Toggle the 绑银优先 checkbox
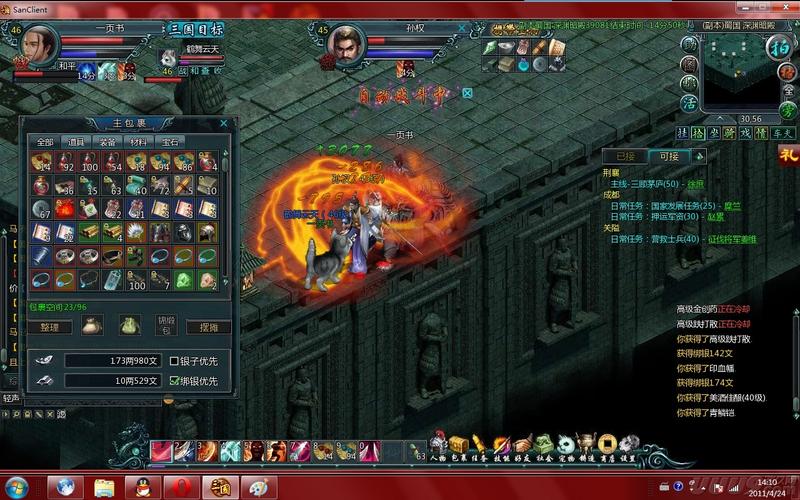This screenshot has height=500, width=800. 173,381
